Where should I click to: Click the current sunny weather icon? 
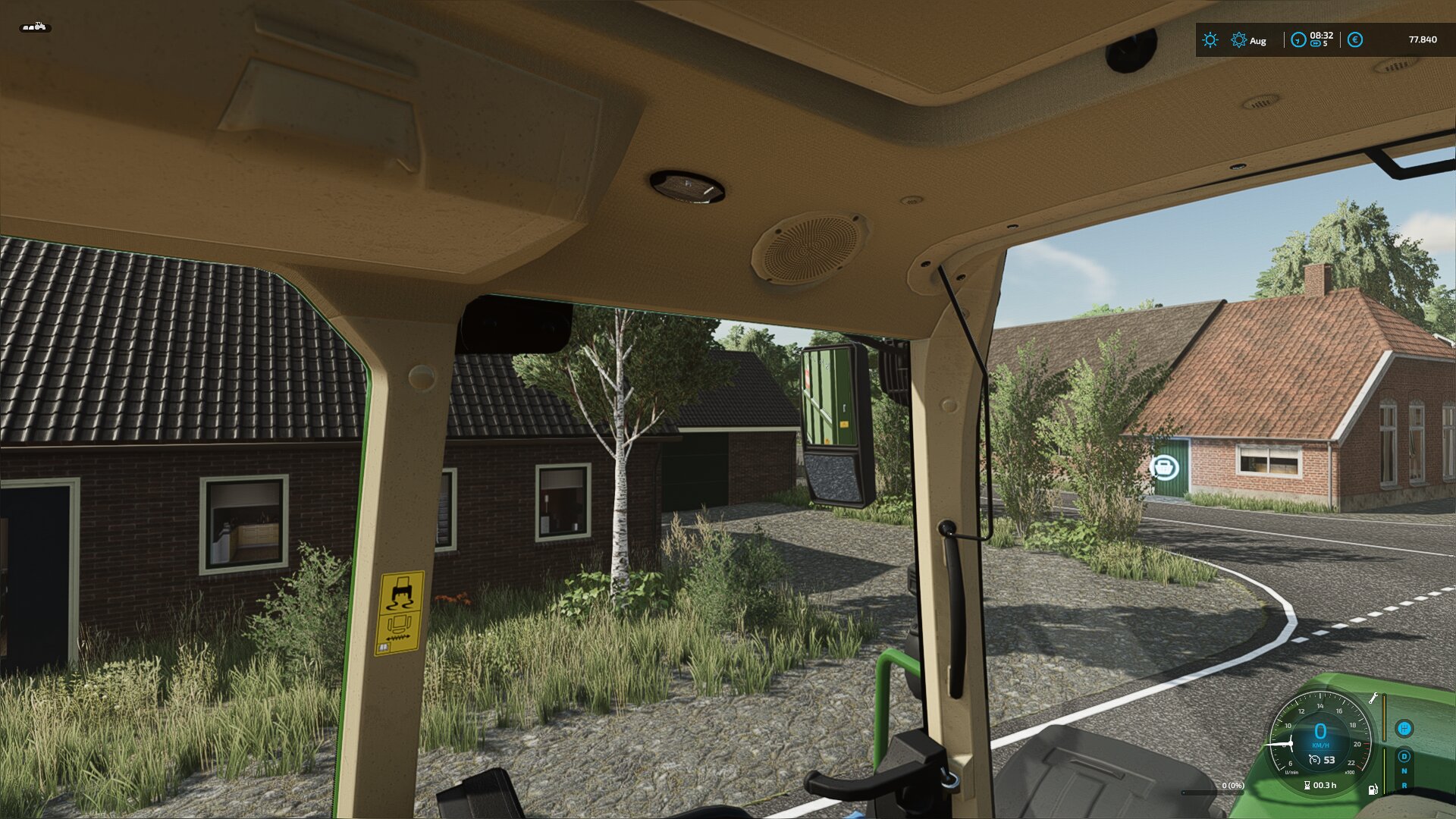(x=1210, y=40)
